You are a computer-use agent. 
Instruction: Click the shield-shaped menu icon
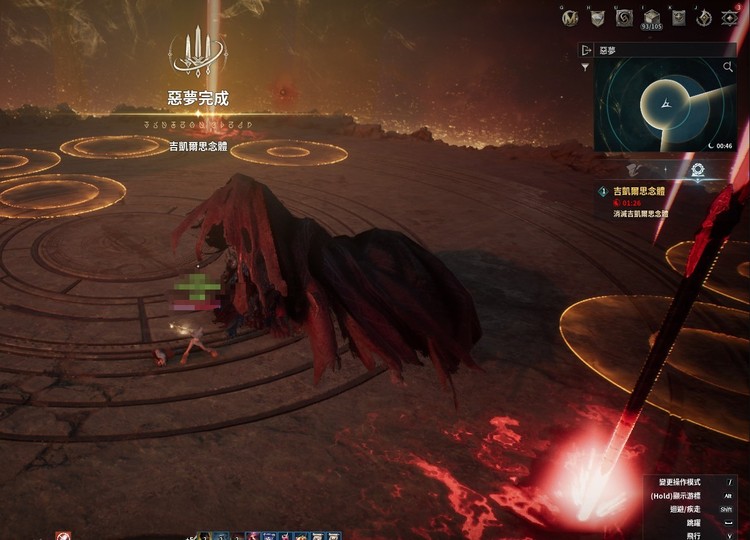(597, 17)
